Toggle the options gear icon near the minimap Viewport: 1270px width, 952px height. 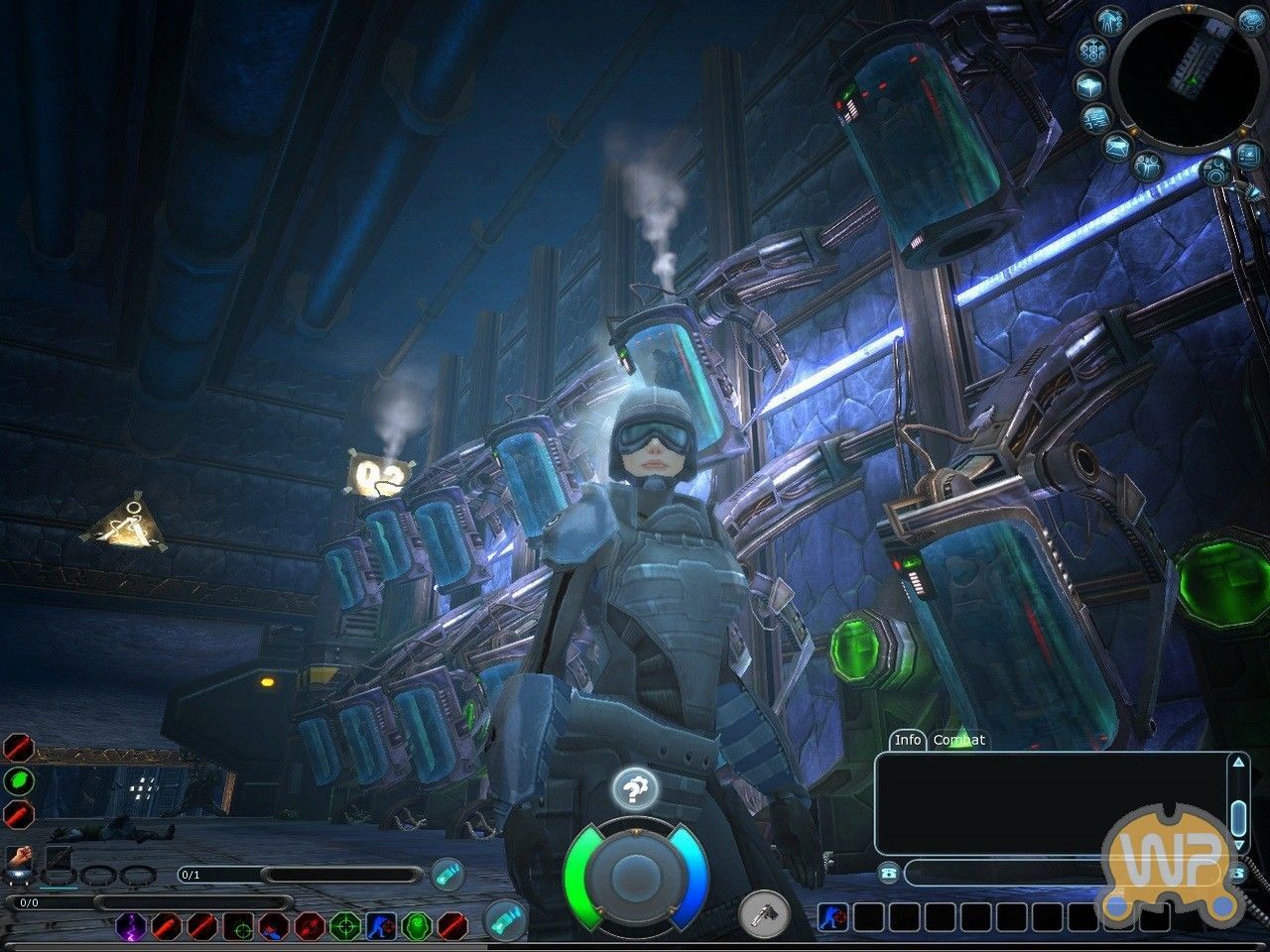click(1217, 171)
